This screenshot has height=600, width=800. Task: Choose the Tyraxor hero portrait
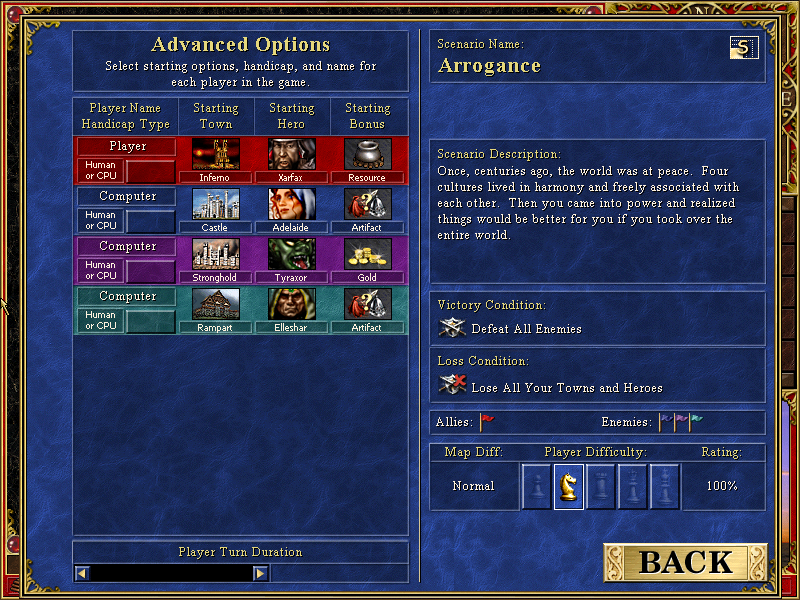292,254
